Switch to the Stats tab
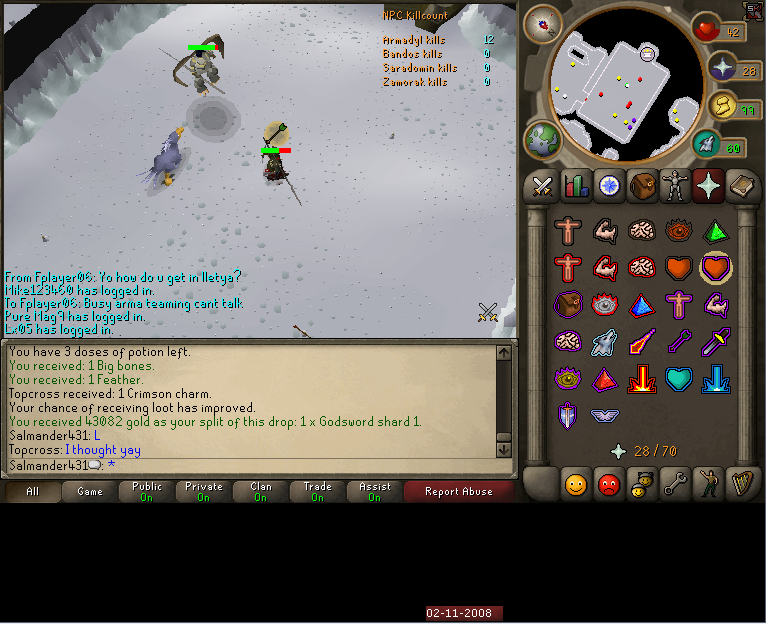The height and width of the screenshot is (624, 766). [576, 186]
